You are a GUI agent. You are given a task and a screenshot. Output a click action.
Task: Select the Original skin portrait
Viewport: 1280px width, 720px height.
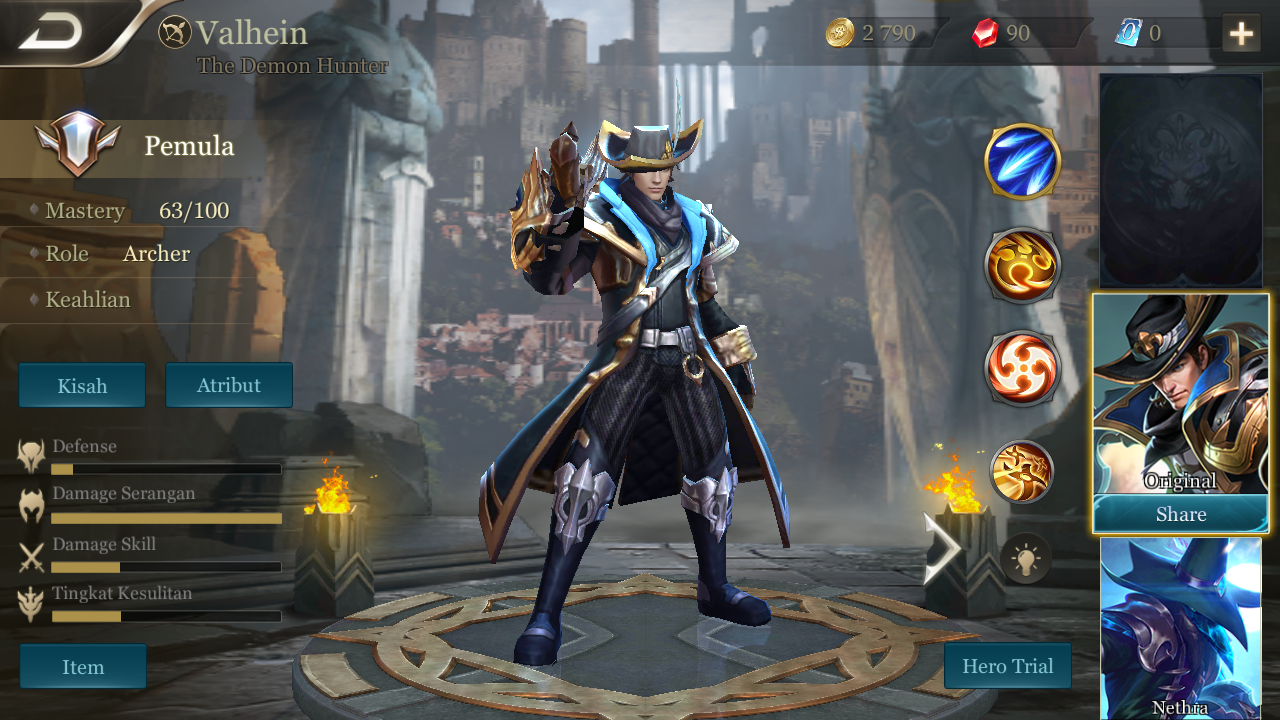pos(1180,394)
